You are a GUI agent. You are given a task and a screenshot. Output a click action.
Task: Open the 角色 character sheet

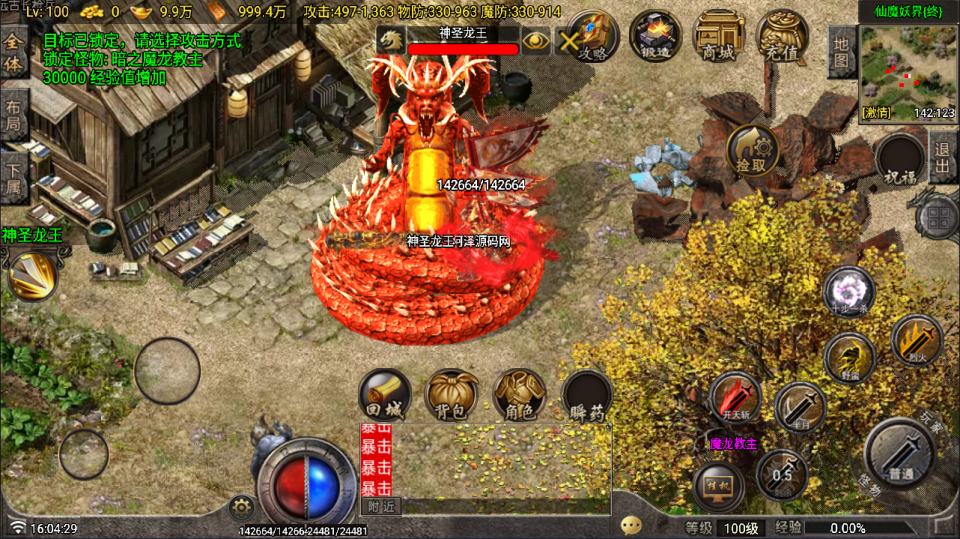click(x=519, y=395)
